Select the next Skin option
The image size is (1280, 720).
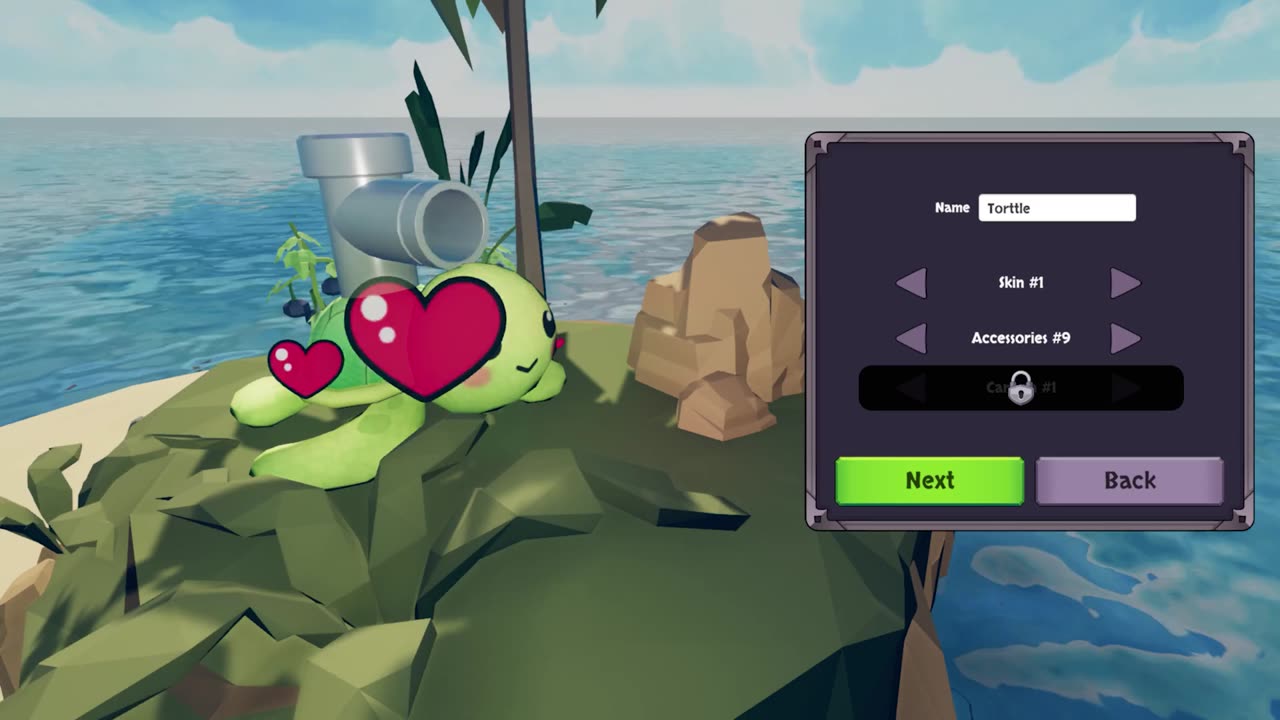[1125, 283]
